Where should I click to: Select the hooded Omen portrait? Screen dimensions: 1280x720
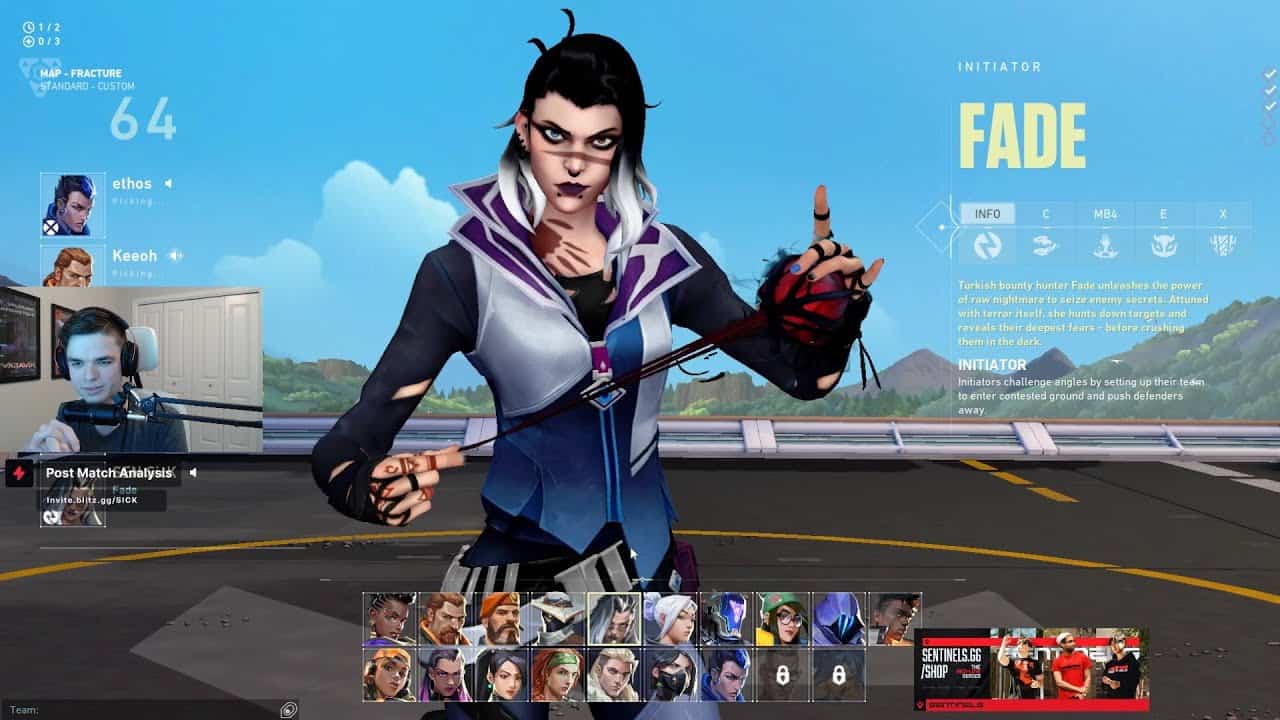click(x=838, y=619)
